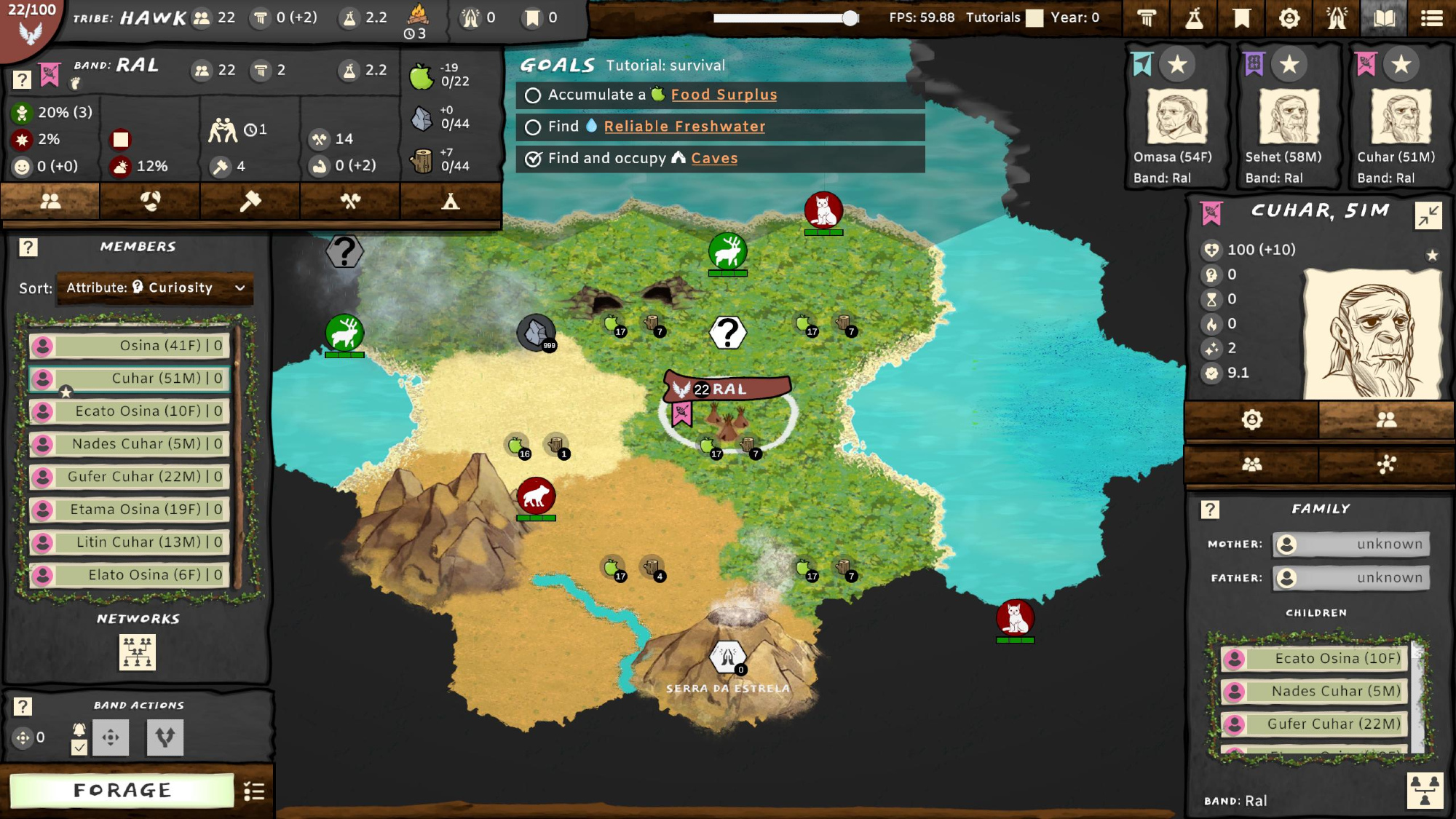Open the open-book encyclopedia icon

click(x=1384, y=18)
